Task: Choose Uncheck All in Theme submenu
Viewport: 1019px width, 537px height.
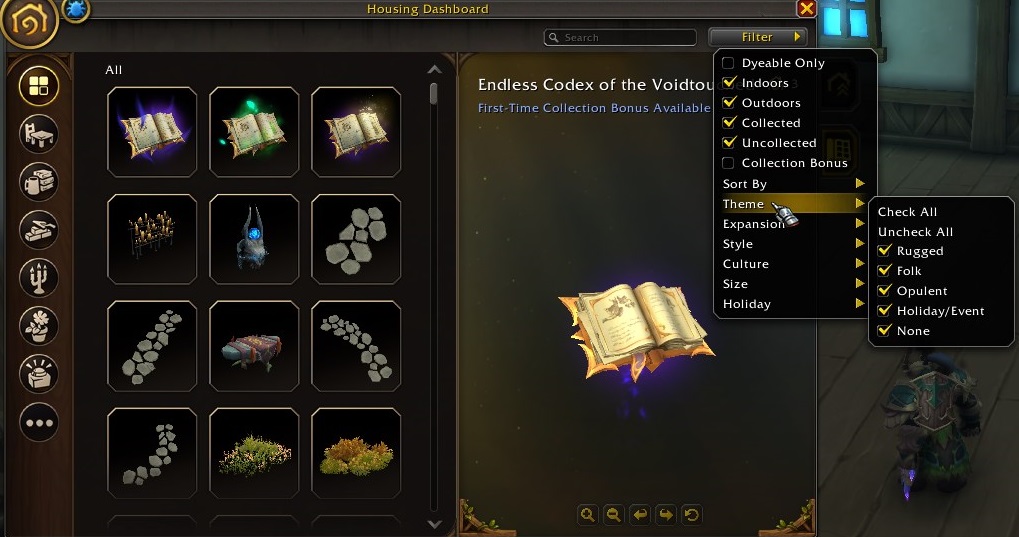Action: pos(915,232)
